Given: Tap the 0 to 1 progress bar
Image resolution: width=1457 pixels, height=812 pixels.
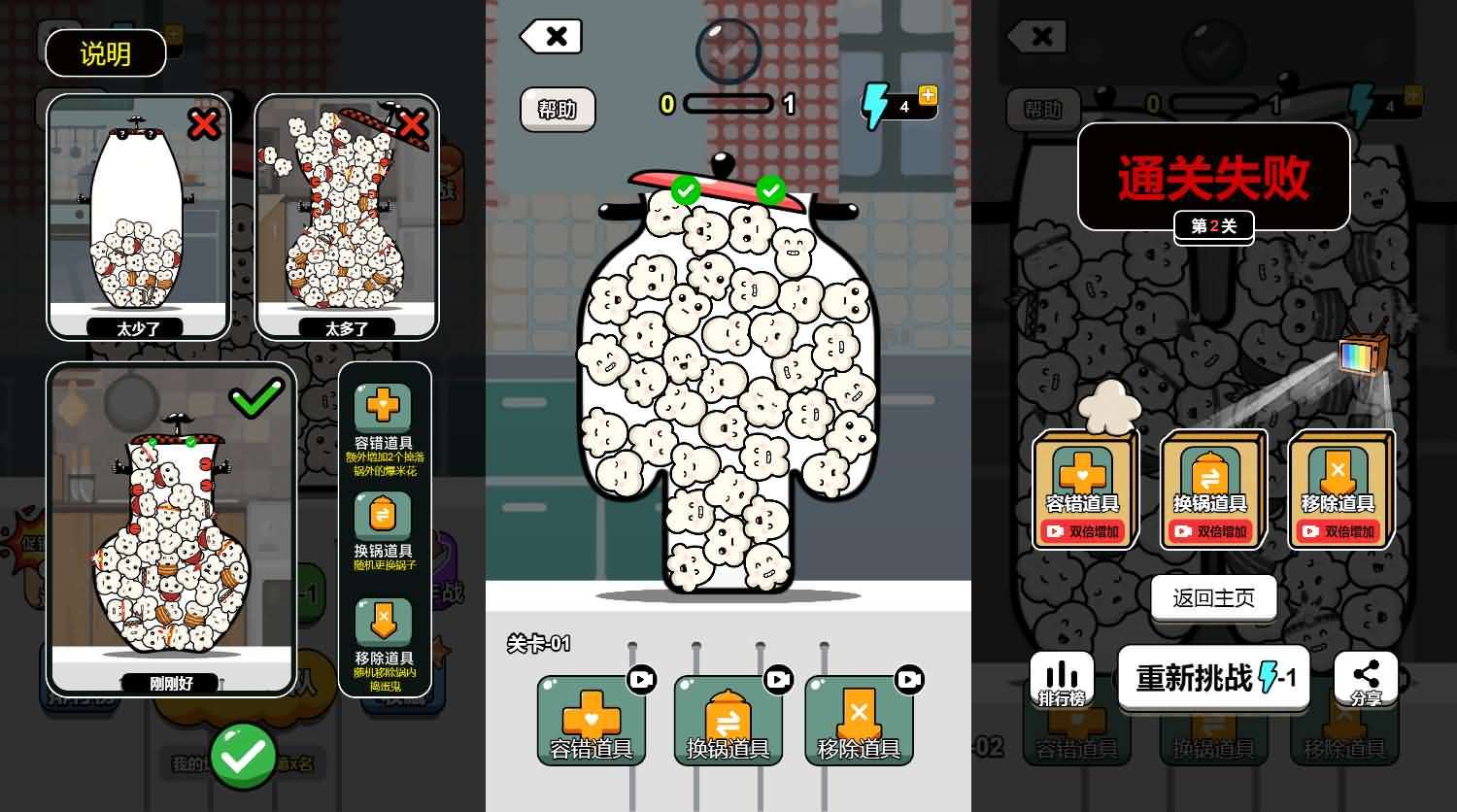Looking at the screenshot, I should pyautogui.click(x=728, y=105).
